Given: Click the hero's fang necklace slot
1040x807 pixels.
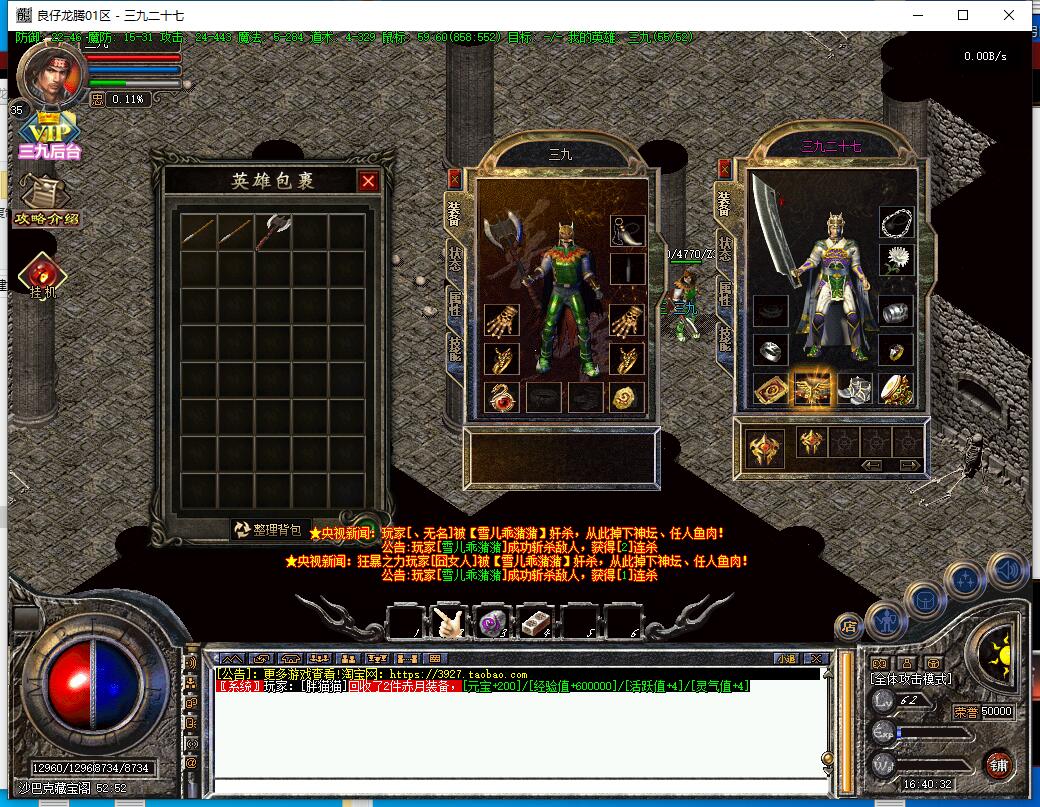Looking at the screenshot, I should 628,232.
